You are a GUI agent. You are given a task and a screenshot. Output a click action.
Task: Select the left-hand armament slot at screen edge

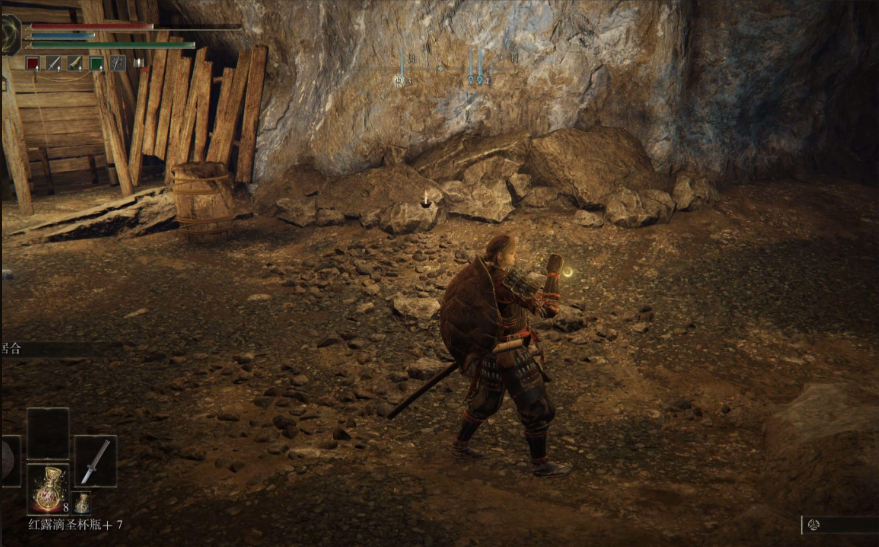click(x=8, y=460)
